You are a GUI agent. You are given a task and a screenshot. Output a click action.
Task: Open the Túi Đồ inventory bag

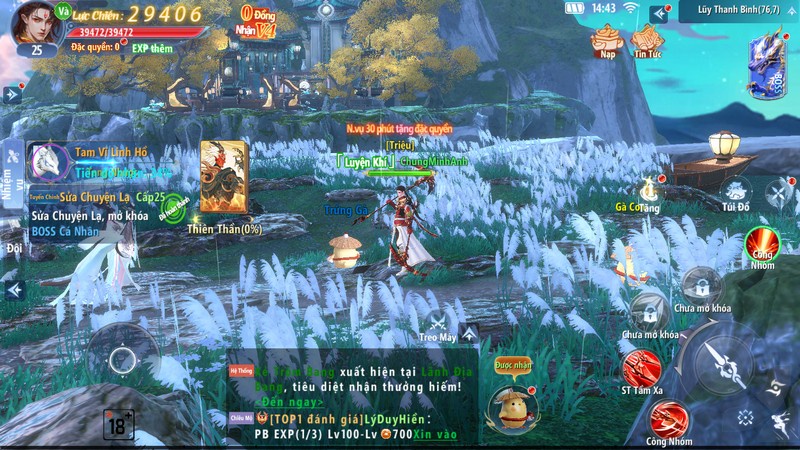click(736, 190)
